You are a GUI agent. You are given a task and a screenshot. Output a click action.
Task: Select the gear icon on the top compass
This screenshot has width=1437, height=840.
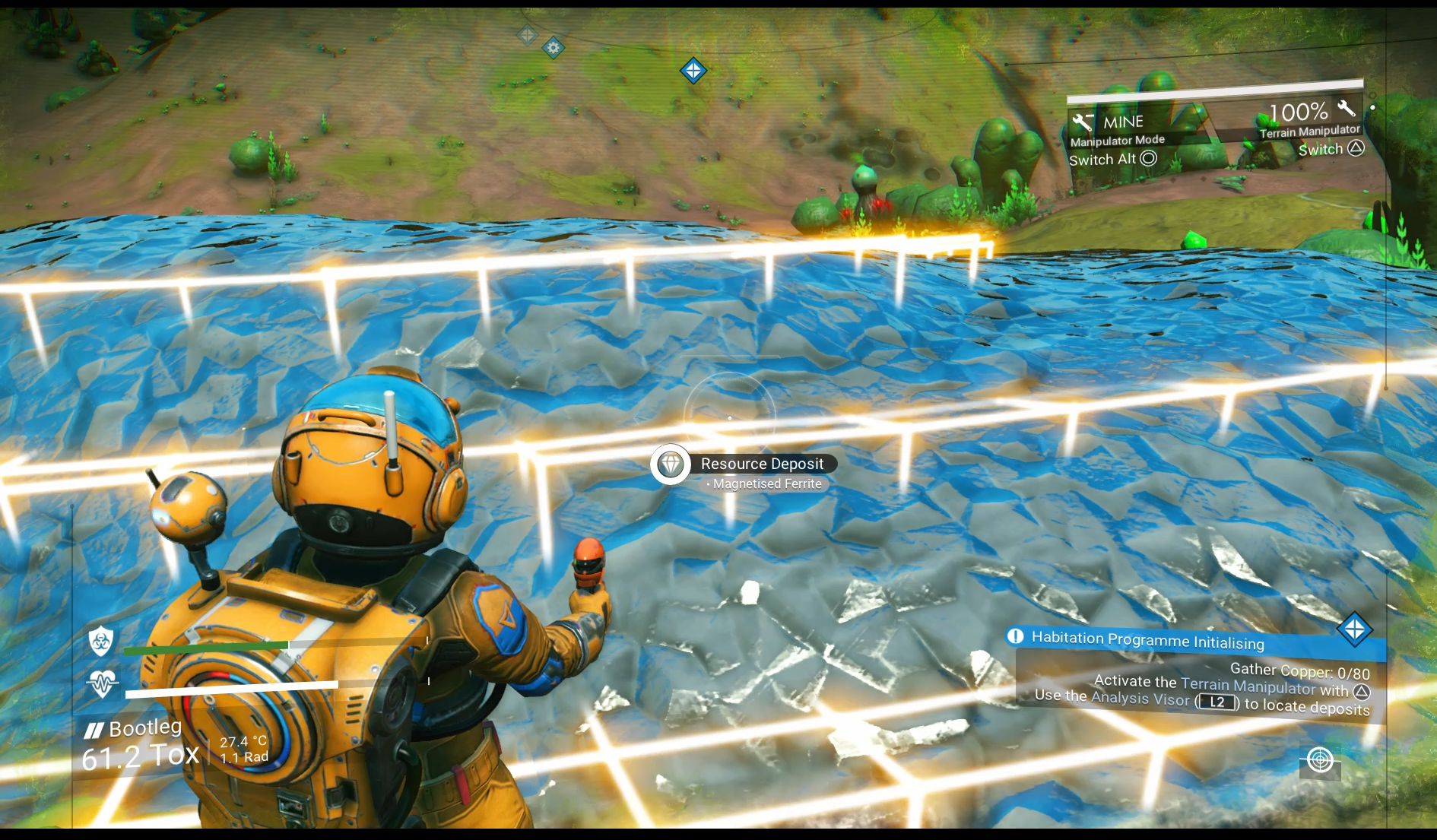pos(552,48)
